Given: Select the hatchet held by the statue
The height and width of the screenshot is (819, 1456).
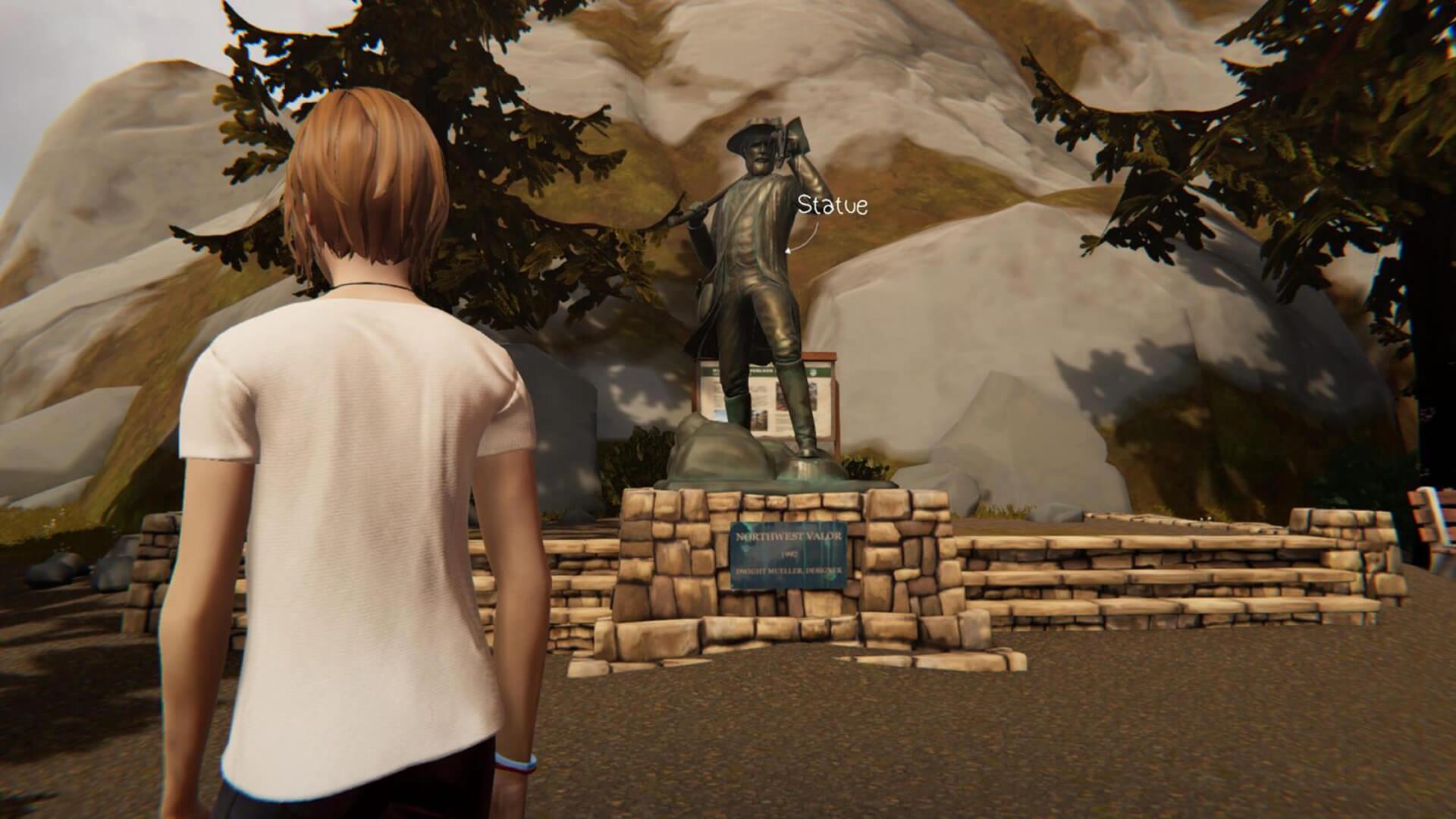Looking at the screenshot, I should pyautogui.click(x=795, y=135).
